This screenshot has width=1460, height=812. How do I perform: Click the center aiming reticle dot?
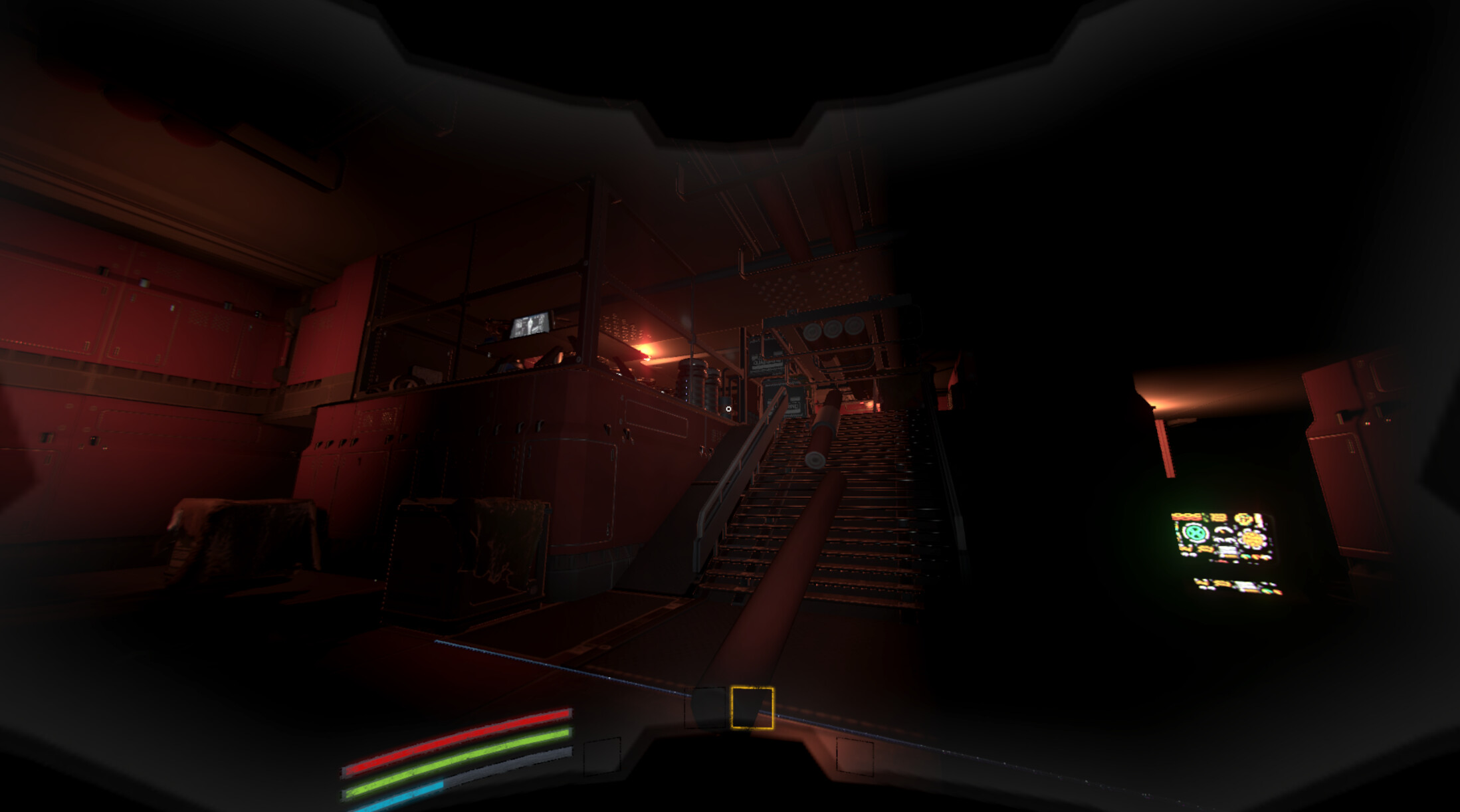coord(728,408)
